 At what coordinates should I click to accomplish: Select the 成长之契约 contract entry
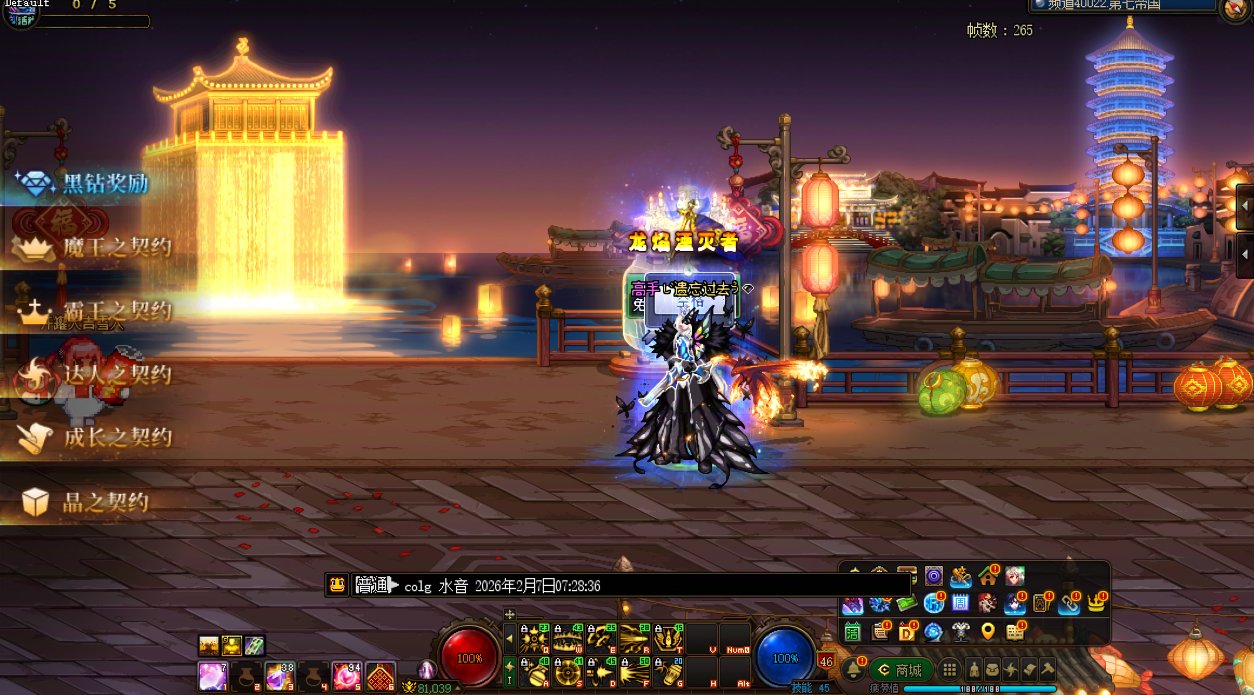pos(94,437)
